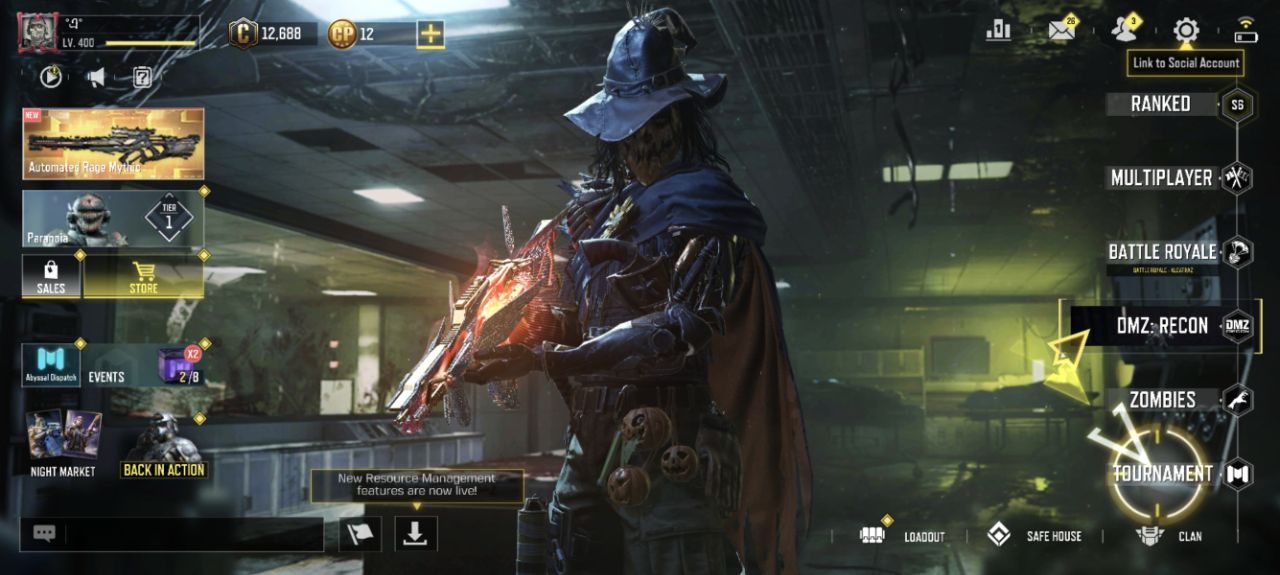Viewport: 1280px width, 575px height.
Task: Go to the Store
Action: (x=143, y=276)
